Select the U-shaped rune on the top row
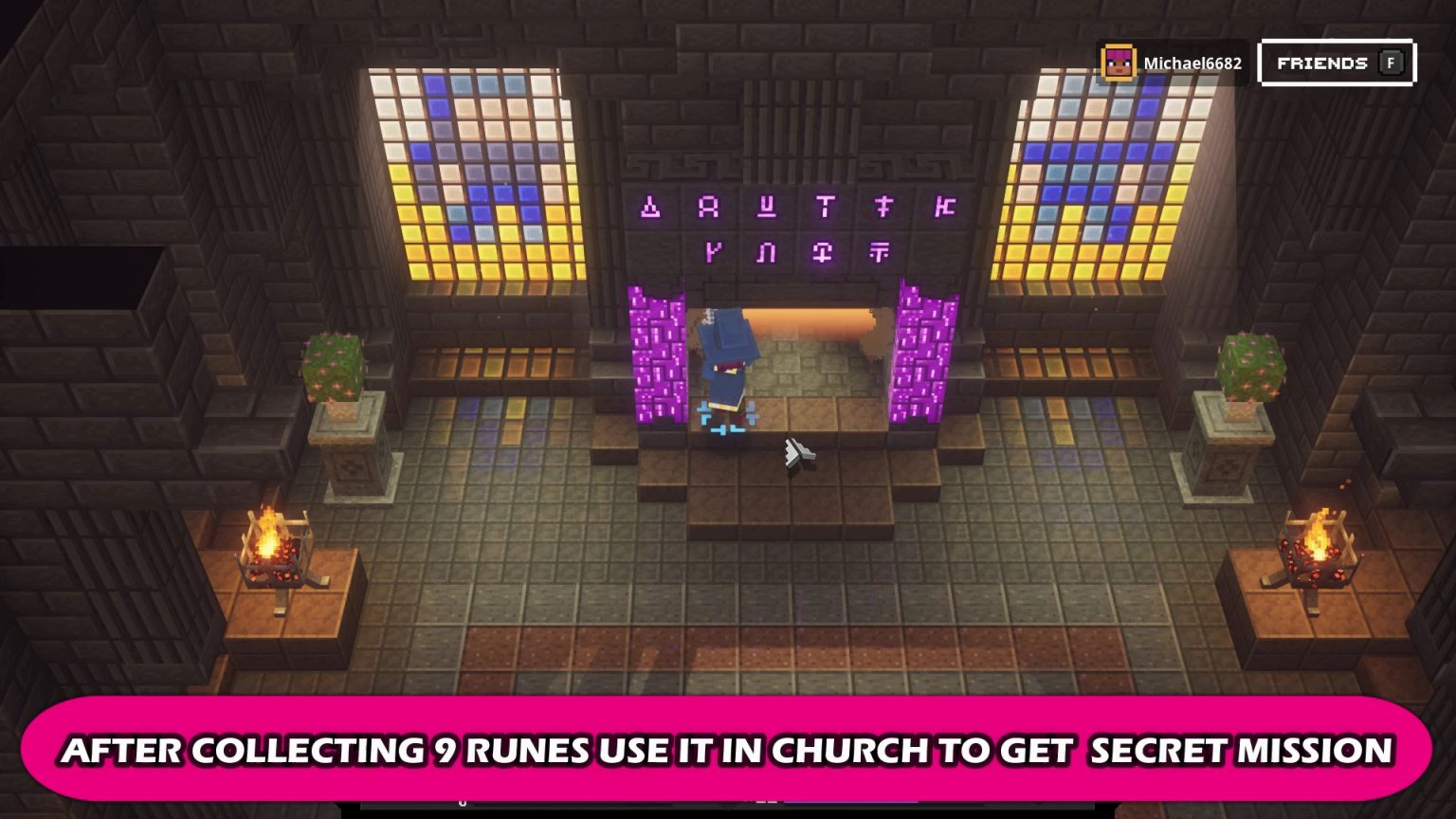This screenshot has width=1456, height=819. (768, 205)
